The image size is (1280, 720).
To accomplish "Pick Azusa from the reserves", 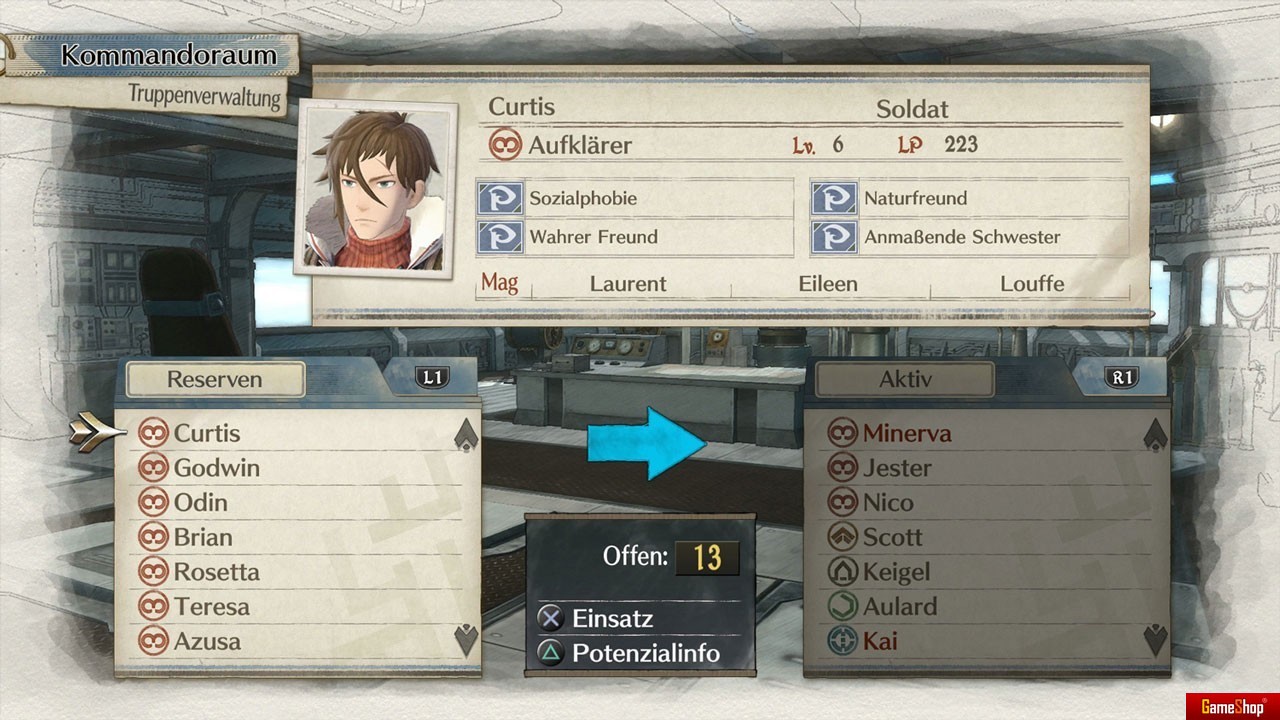I will (207, 641).
